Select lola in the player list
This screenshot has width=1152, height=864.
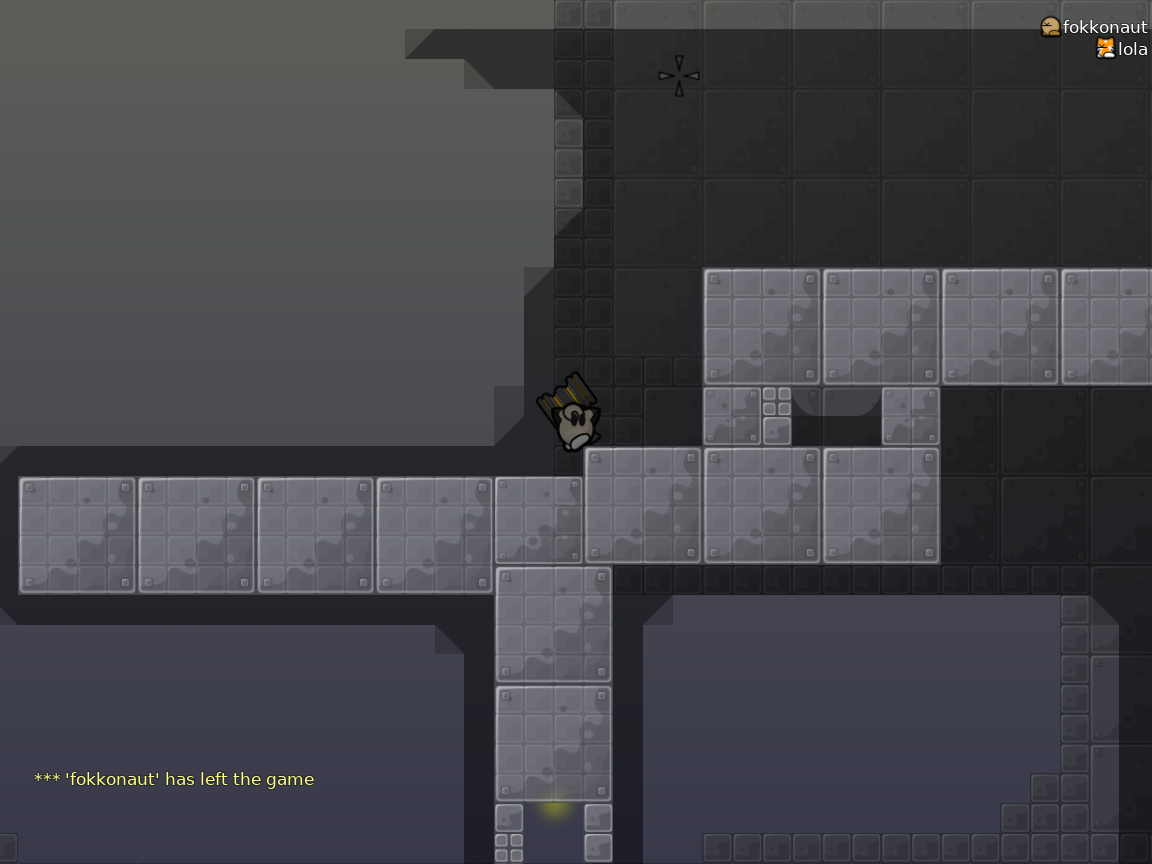[x=1132, y=49]
